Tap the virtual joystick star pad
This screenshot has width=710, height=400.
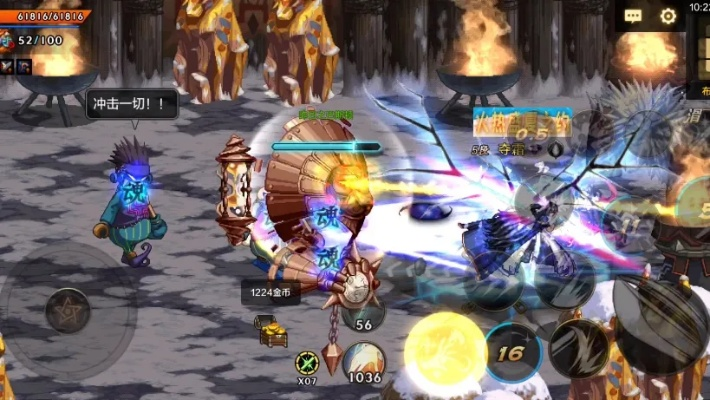pyautogui.click(x=67, y=310)
